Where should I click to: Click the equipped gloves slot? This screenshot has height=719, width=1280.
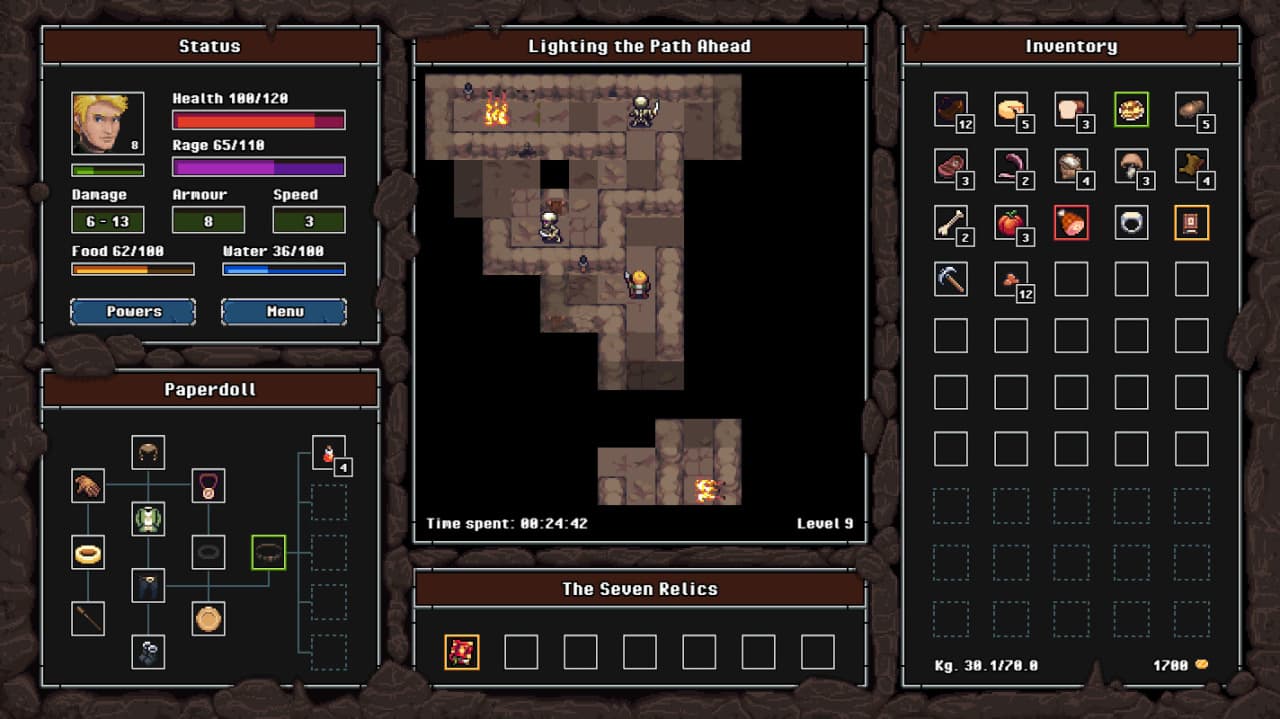(88, 486)
